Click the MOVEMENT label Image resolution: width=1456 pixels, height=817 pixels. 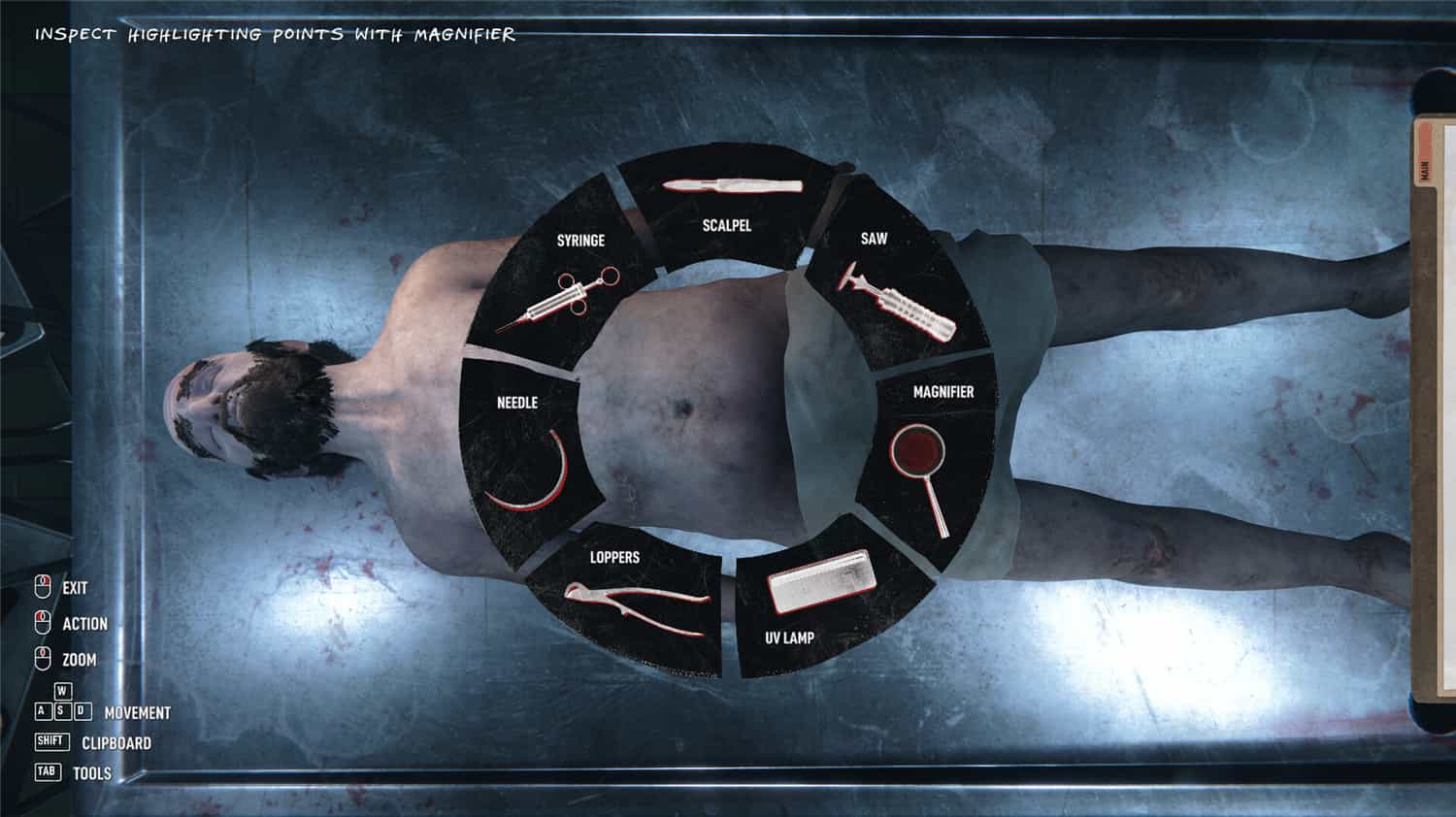click(x=139, y=712)
